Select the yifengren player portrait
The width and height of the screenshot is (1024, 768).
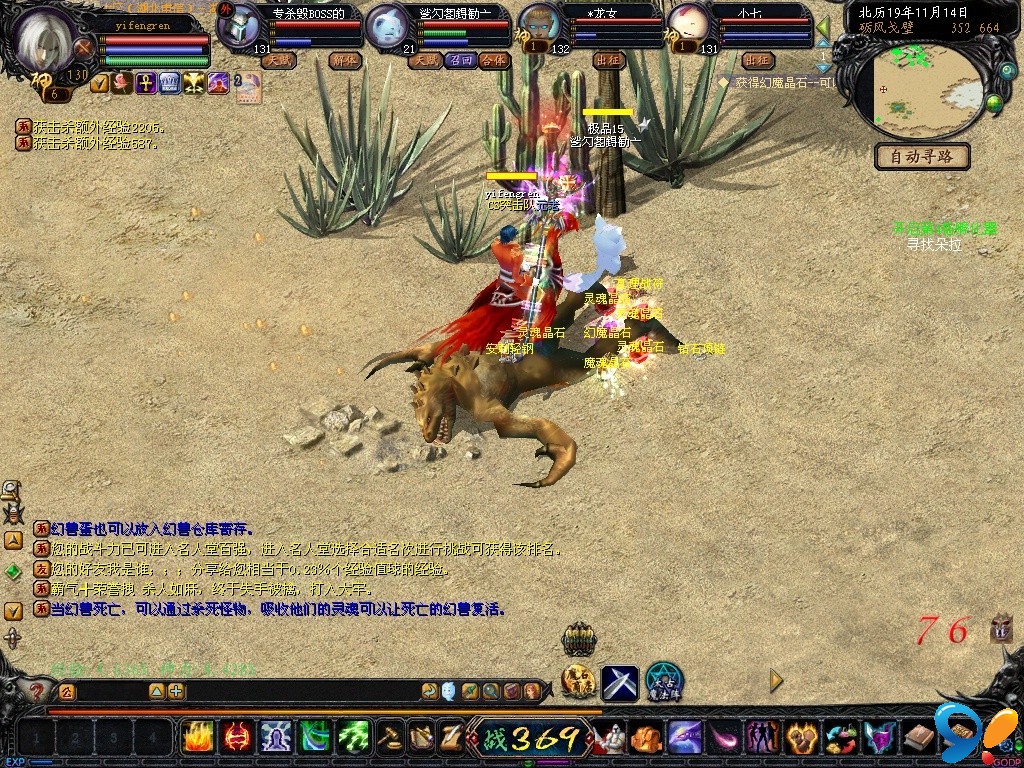pos(49,40)
